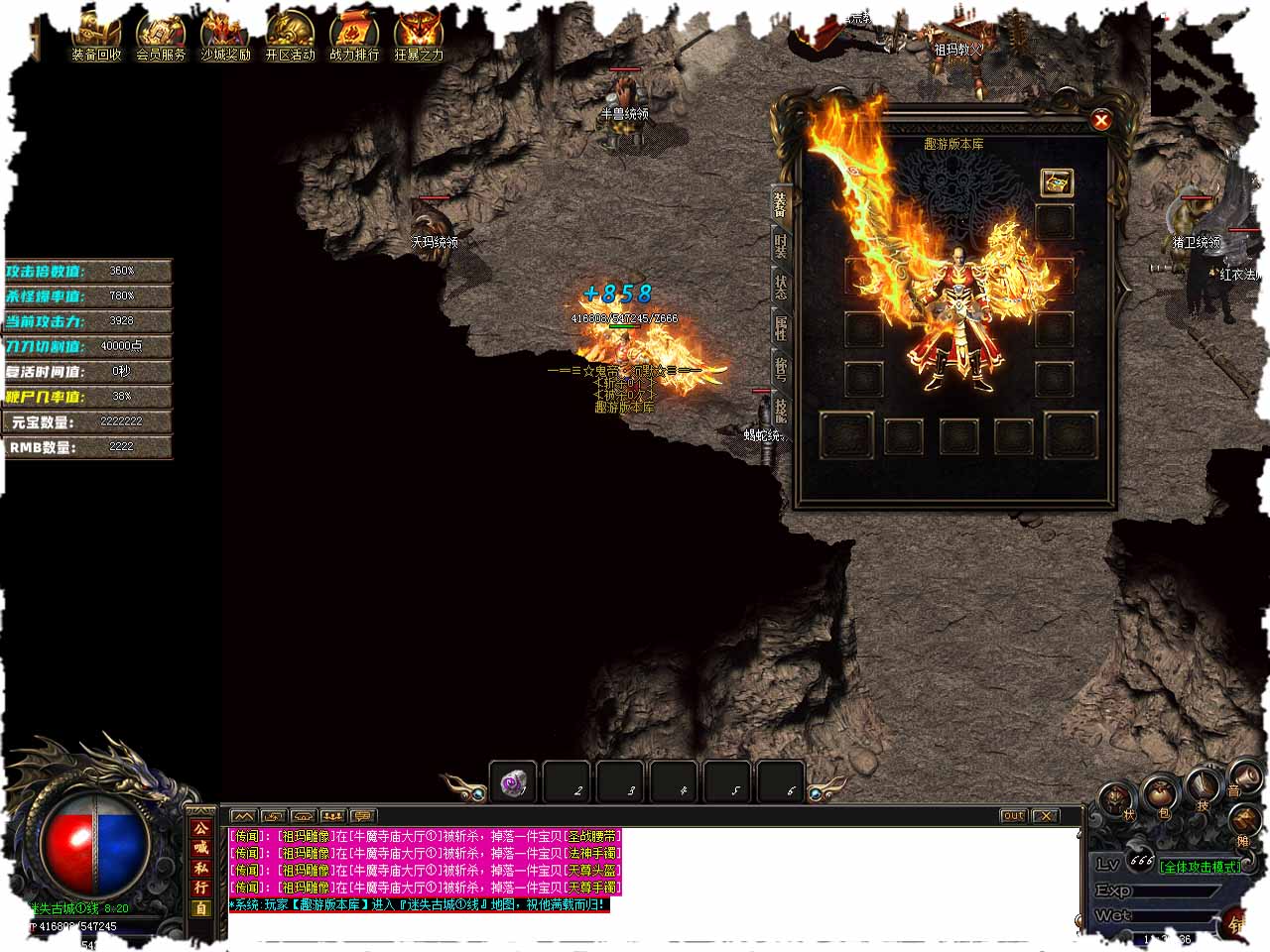Screen dimensions: 1270x952
Task: Select the 私 private chat channel button
Action: coord(201,868)
